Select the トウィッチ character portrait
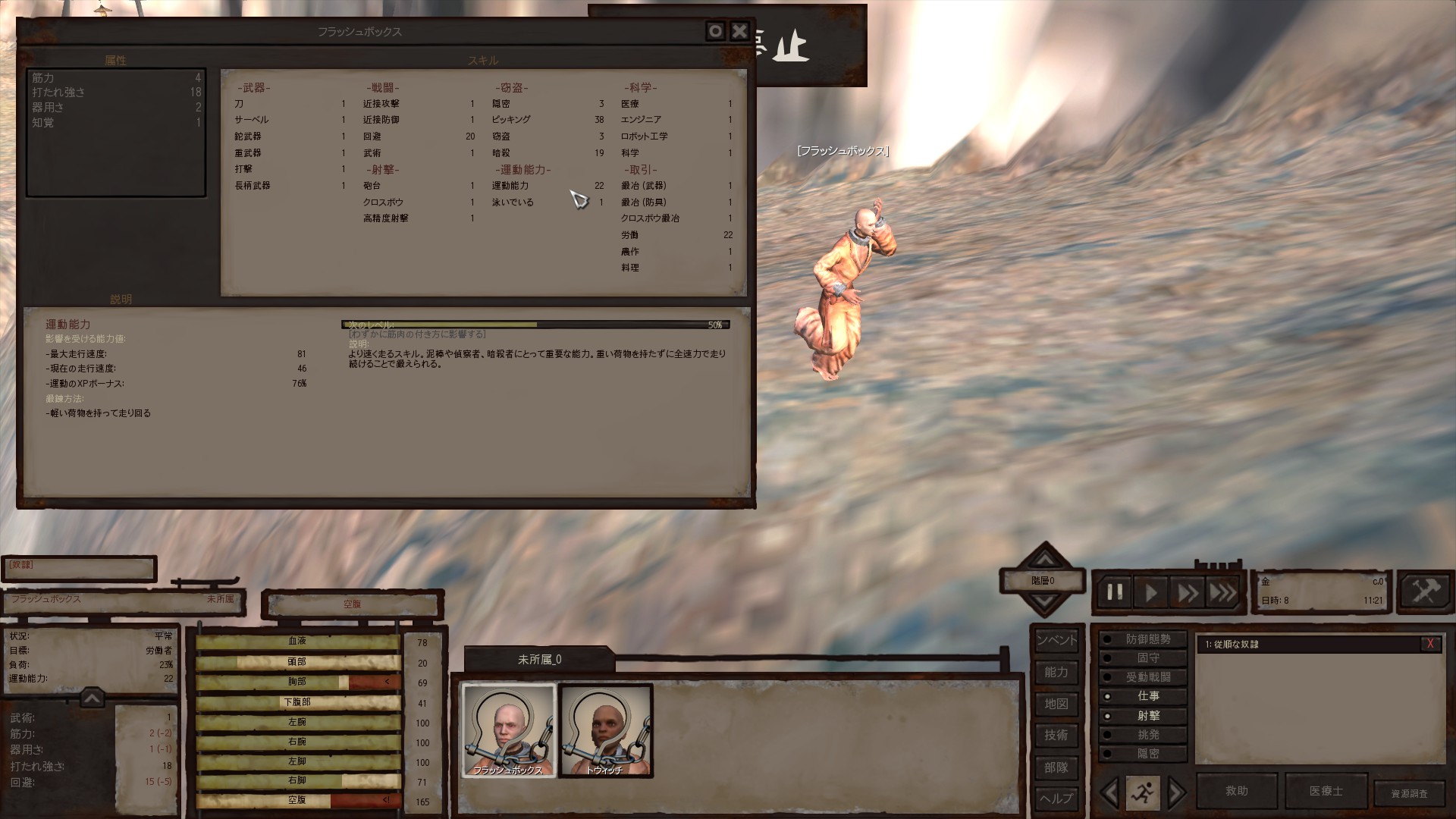Viewport: 1456px width, 819px height. tap(605, 730)
